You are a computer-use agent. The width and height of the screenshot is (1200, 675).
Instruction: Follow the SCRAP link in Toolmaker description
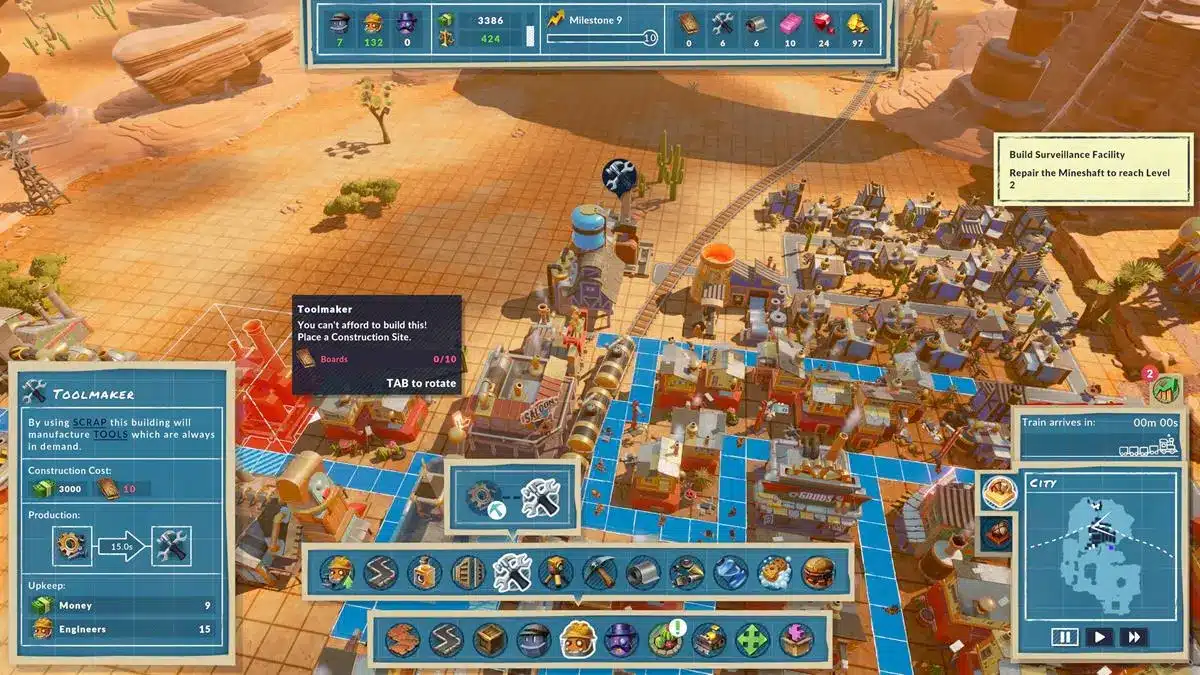89,423
